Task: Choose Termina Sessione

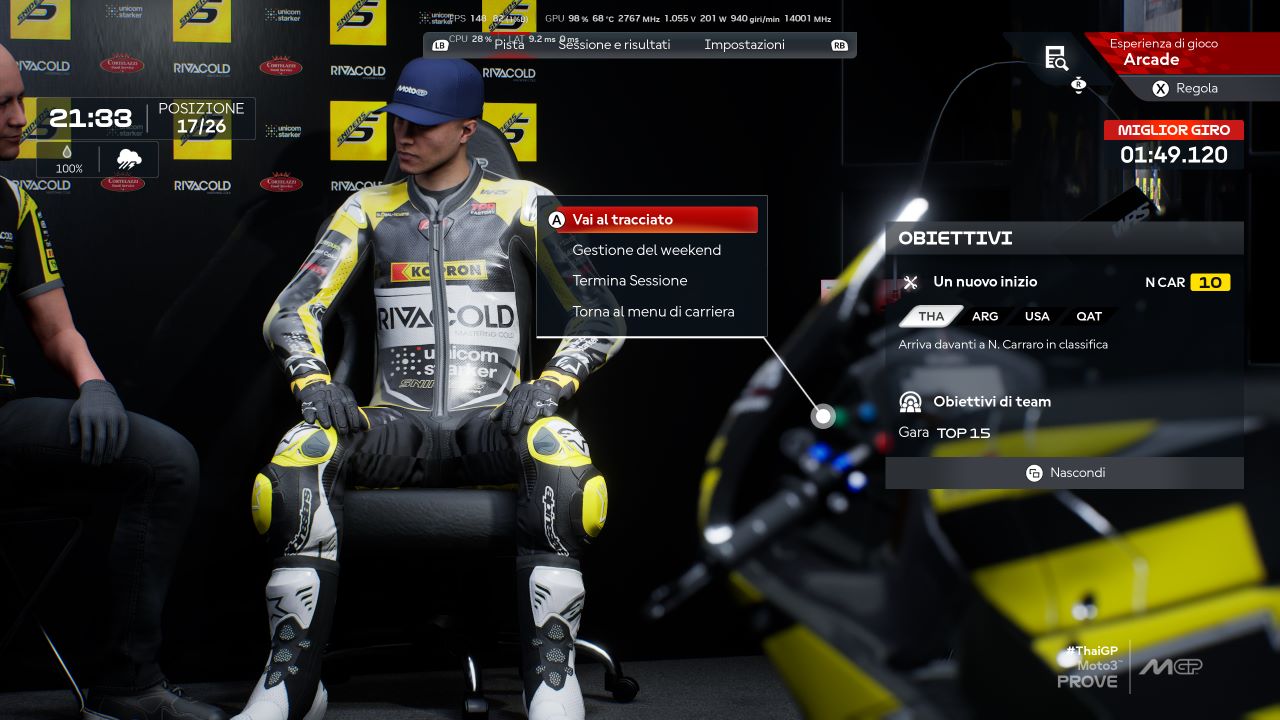Action: click(x=629, y=281)
